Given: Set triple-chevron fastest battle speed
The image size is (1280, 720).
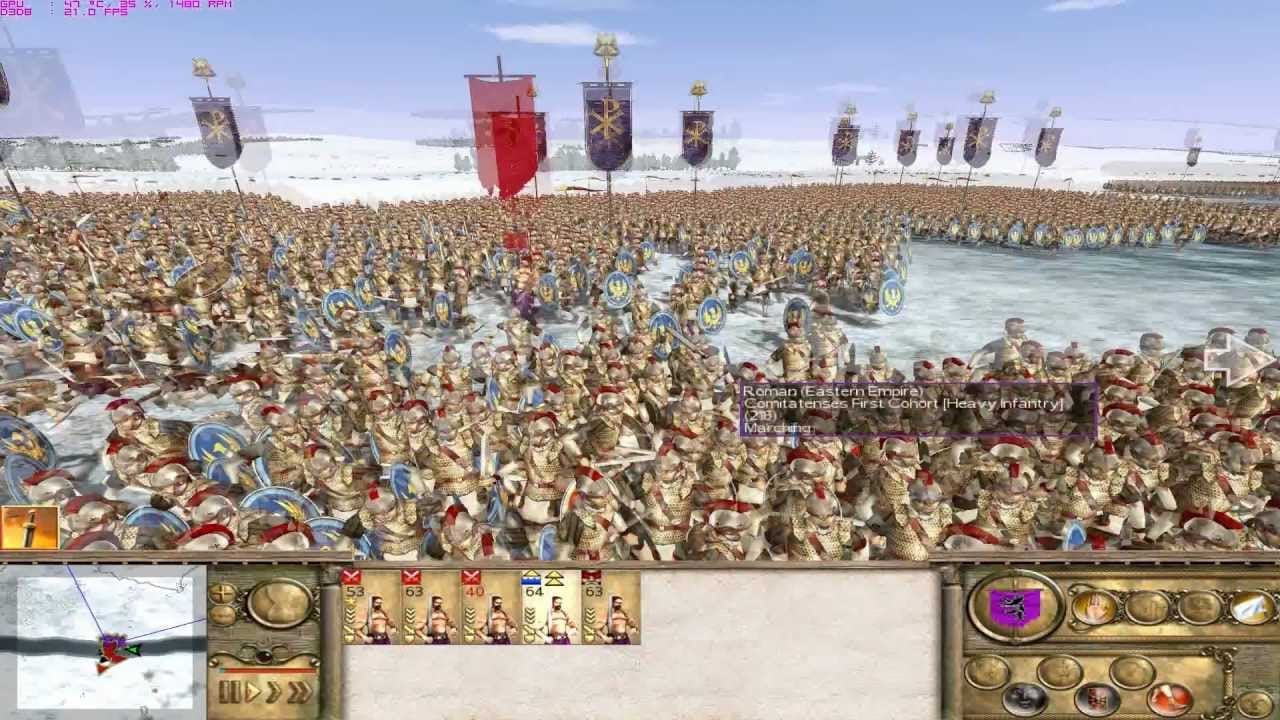Looking at the screenshot, I should [299, 691].
